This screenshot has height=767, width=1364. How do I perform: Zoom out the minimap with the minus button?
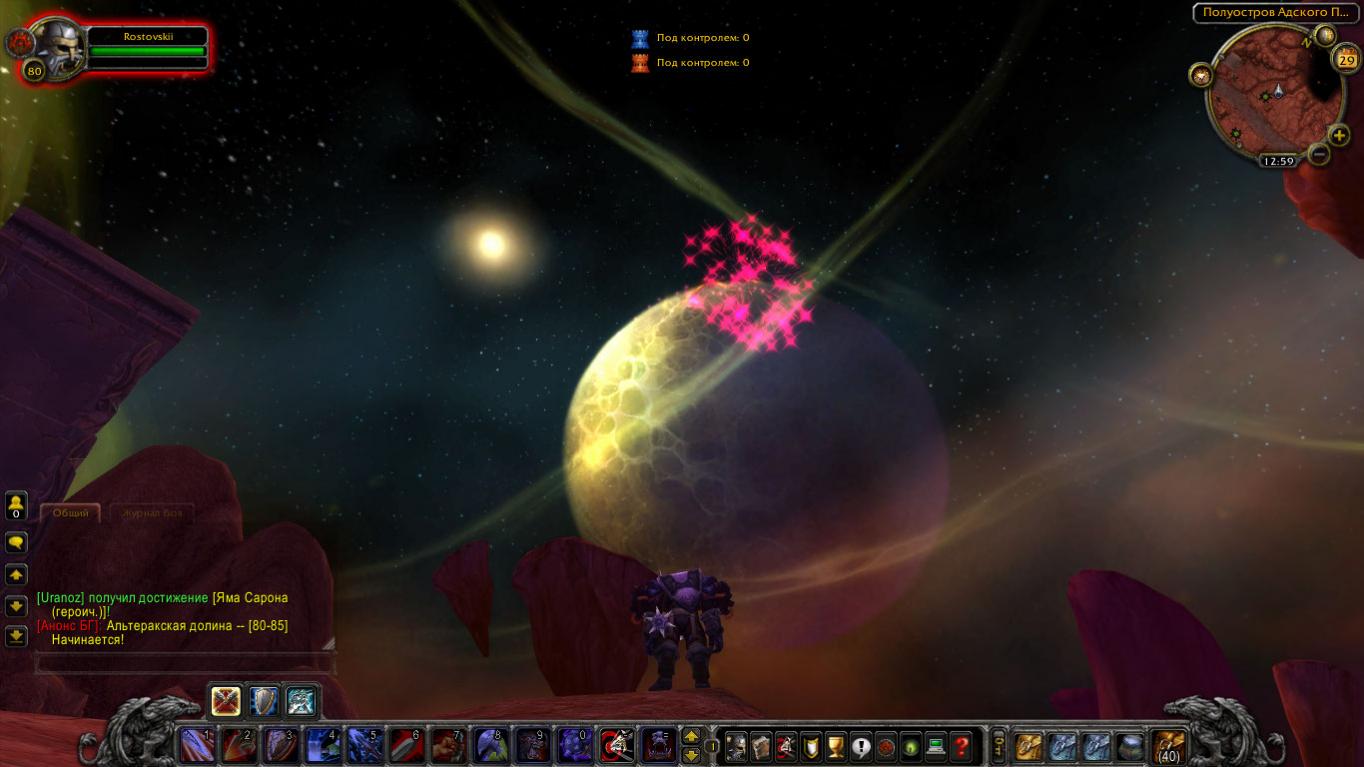point(1319,155)
